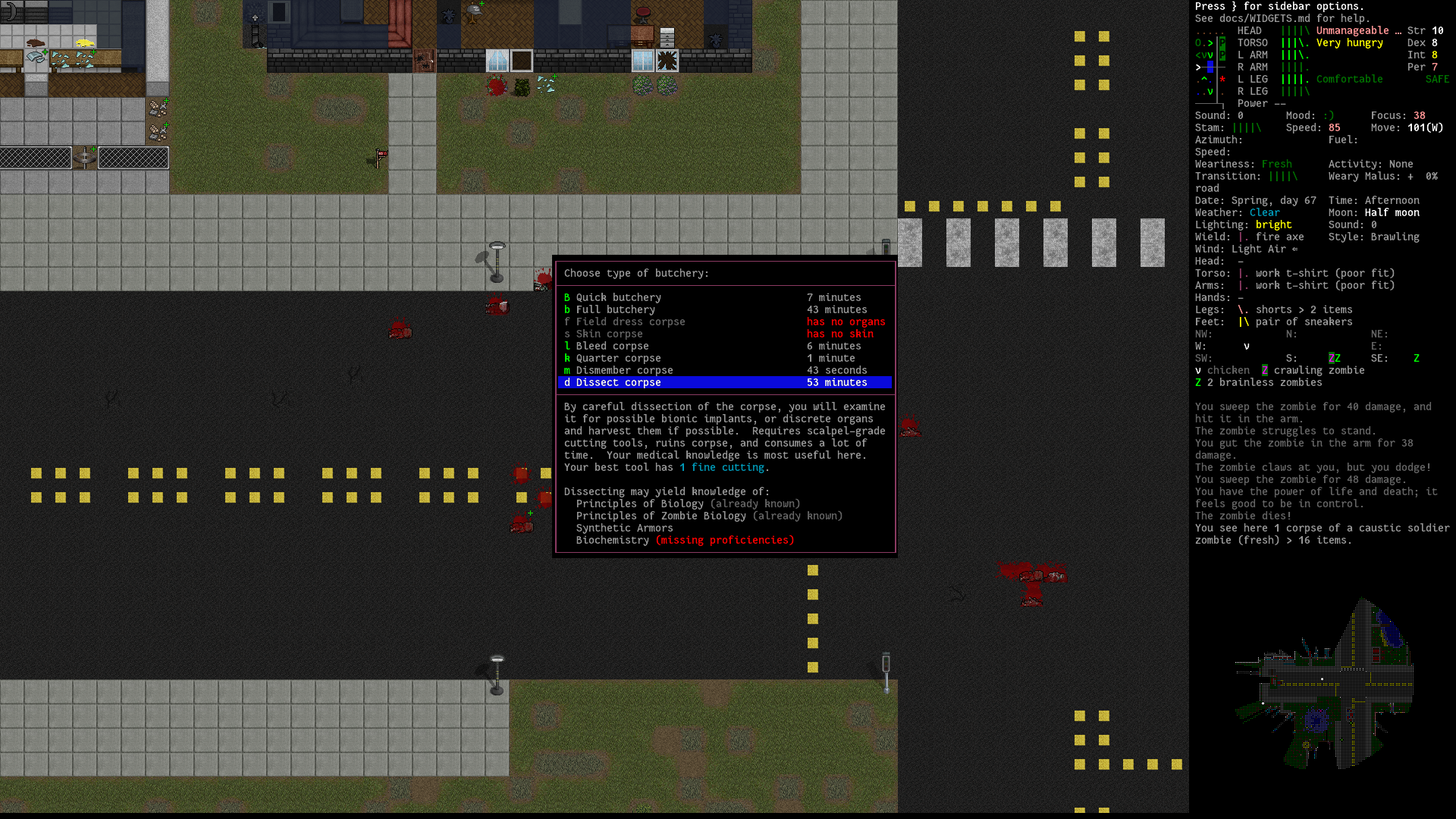Choose Quarter corpse in the butchery menu

617,358
